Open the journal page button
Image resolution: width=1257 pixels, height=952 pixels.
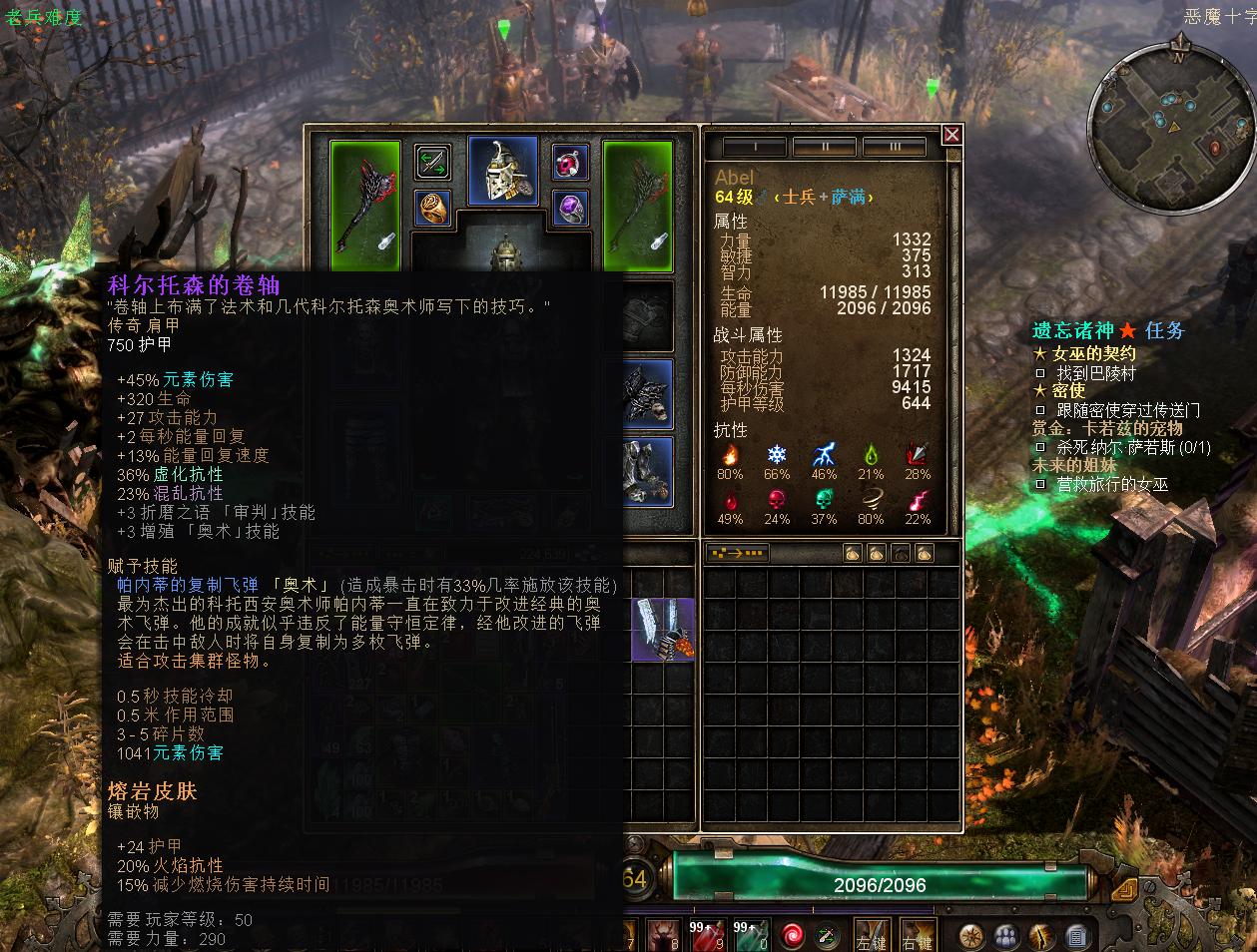tap(1075, 936)
